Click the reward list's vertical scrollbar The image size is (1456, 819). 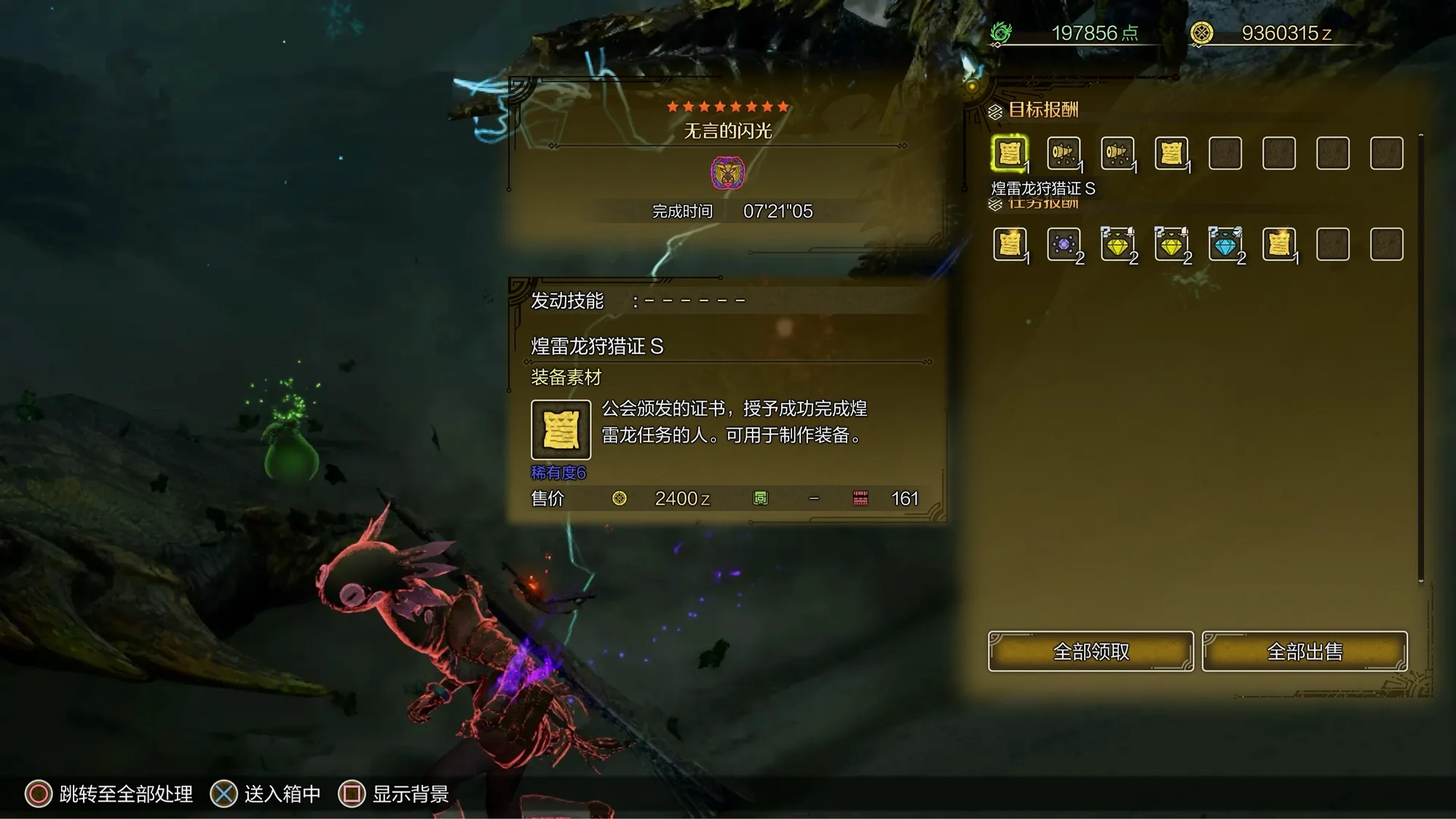[x=1420, y=357]
